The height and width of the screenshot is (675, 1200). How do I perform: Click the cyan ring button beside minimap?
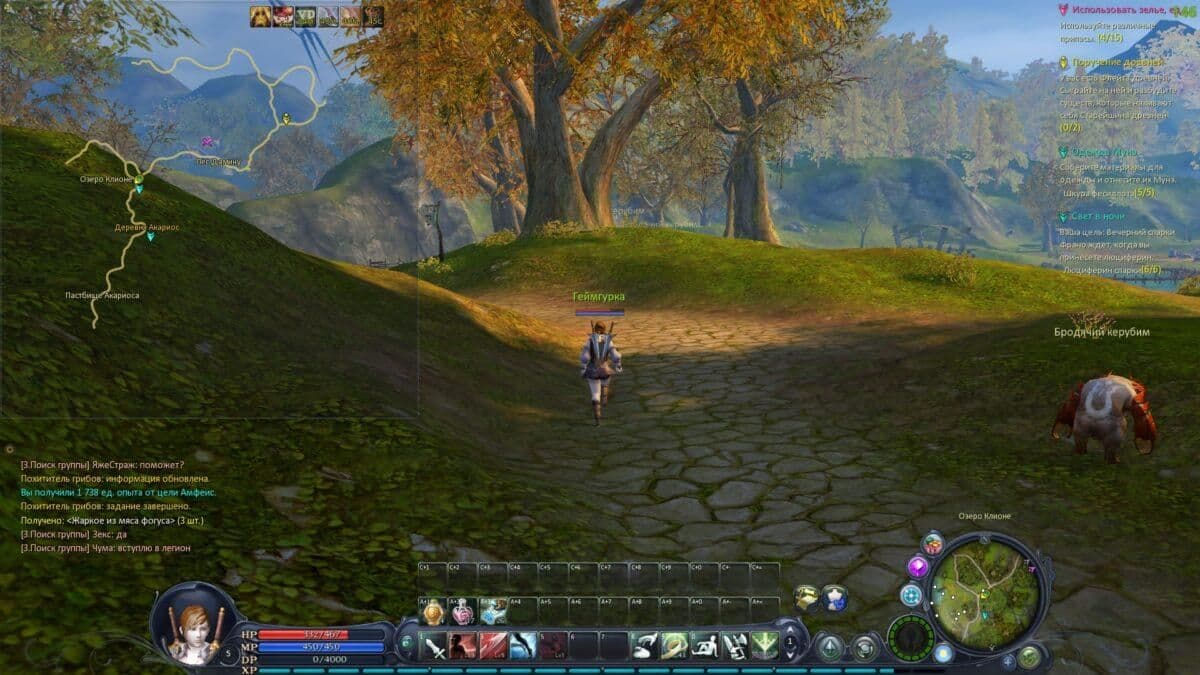[x=910, y=596]
